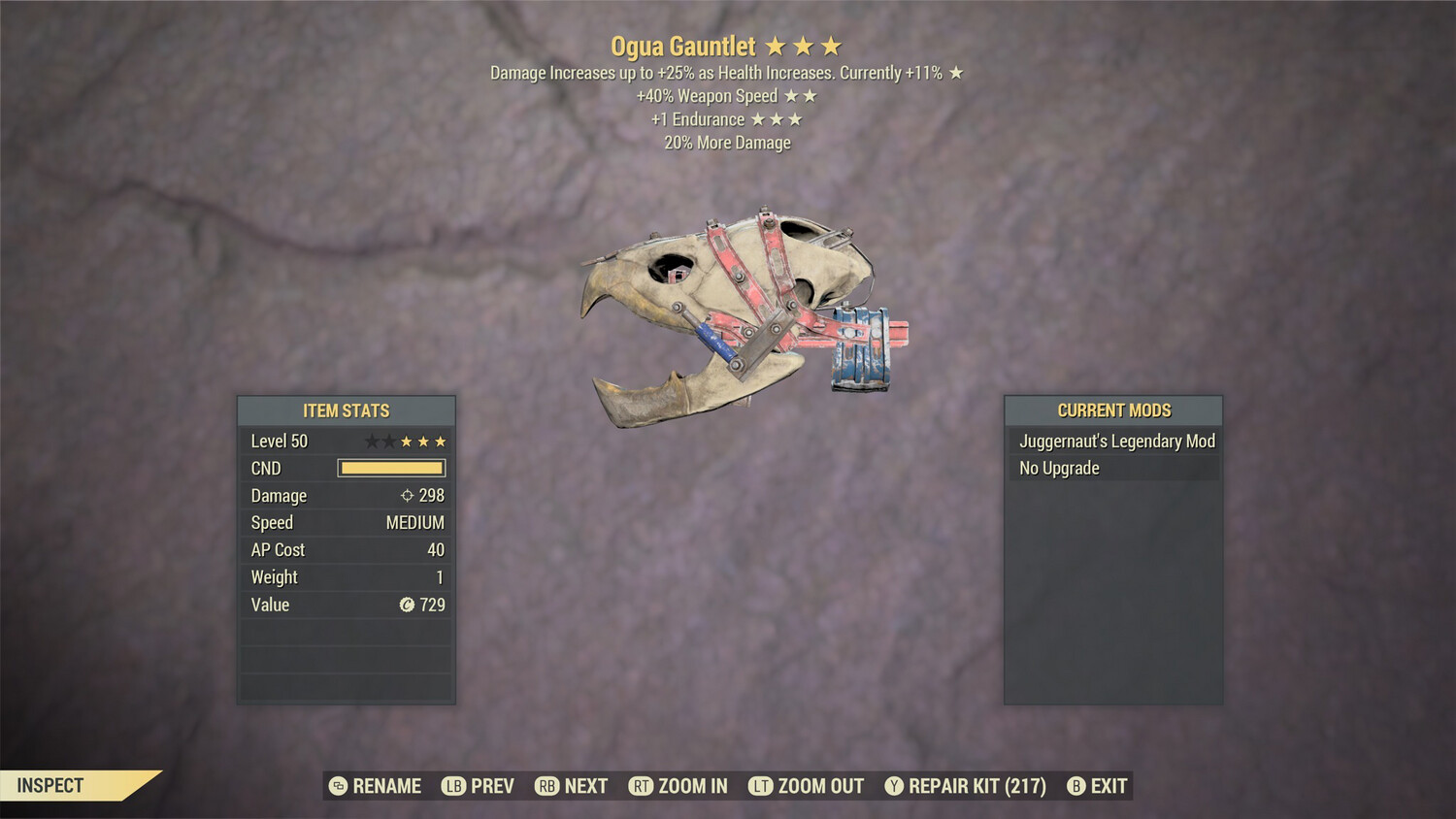Select the CURRENT MODS panel header
The image size is (1456, 819).
tap(1113, 409)
